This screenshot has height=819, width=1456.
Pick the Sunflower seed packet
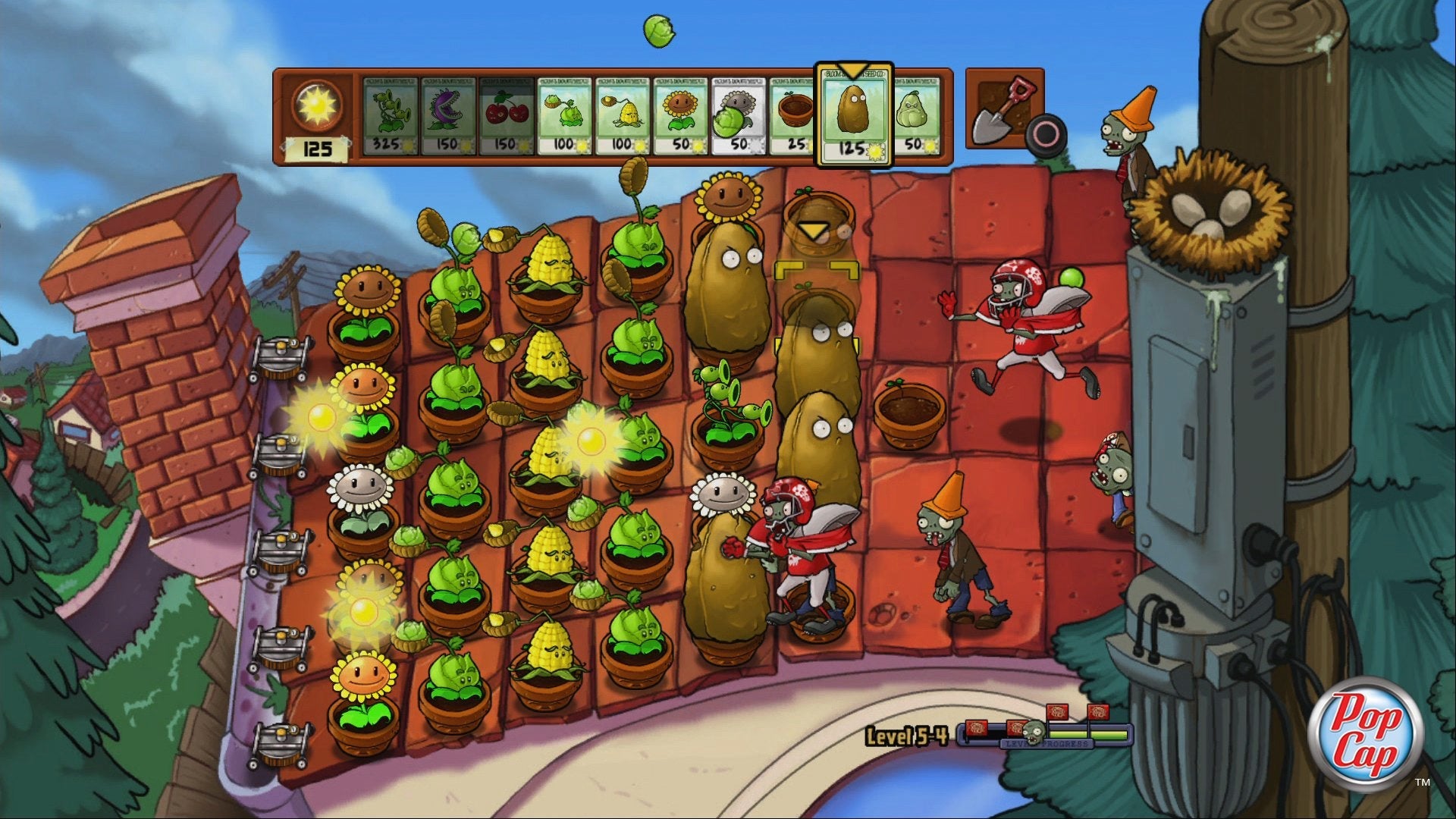click(x=680, y=116)
